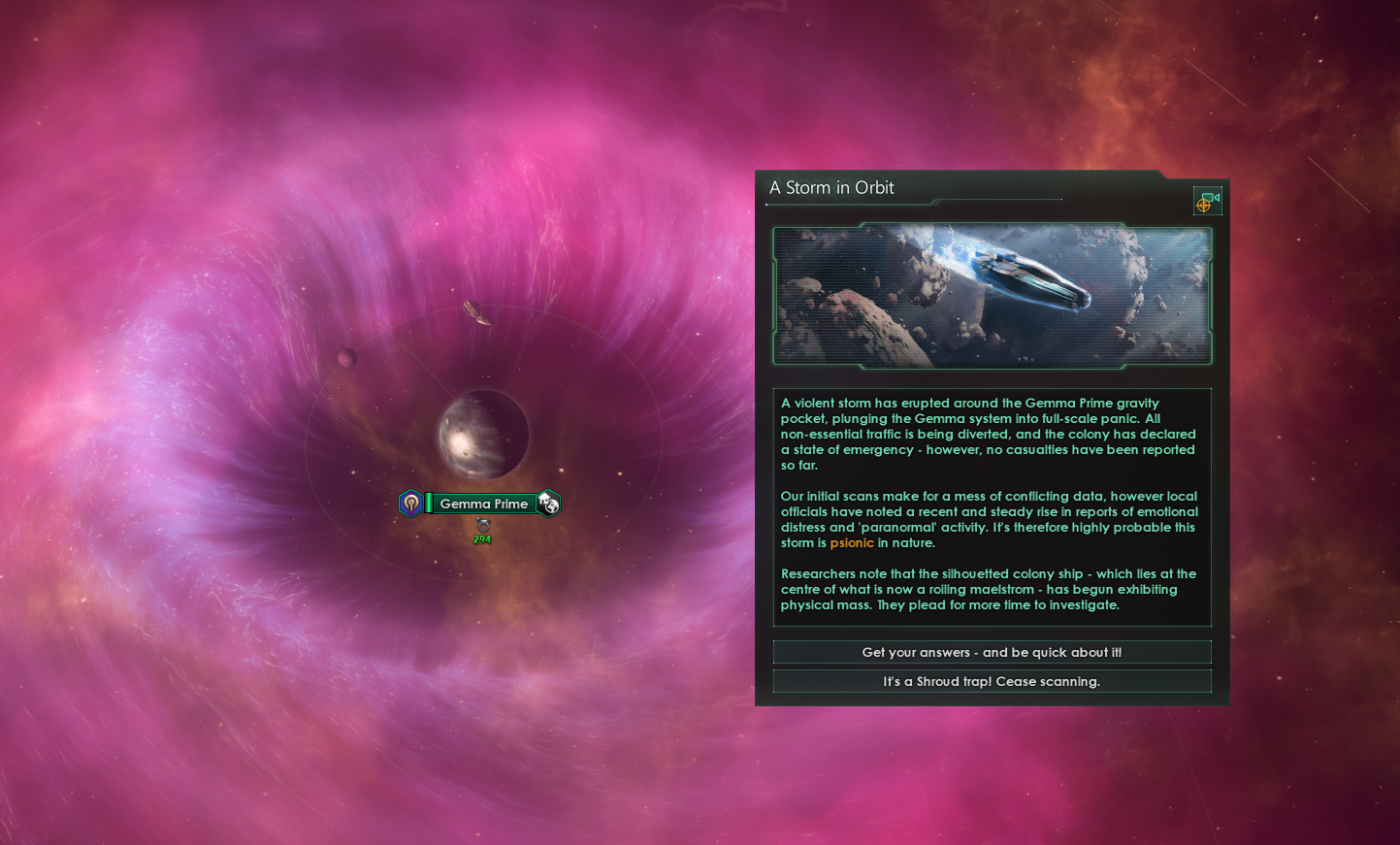Click the planet modifier icon above the pop count
Image resolution: width=1400 pixels, height=845 pixels.
click(x=483, y=526)
